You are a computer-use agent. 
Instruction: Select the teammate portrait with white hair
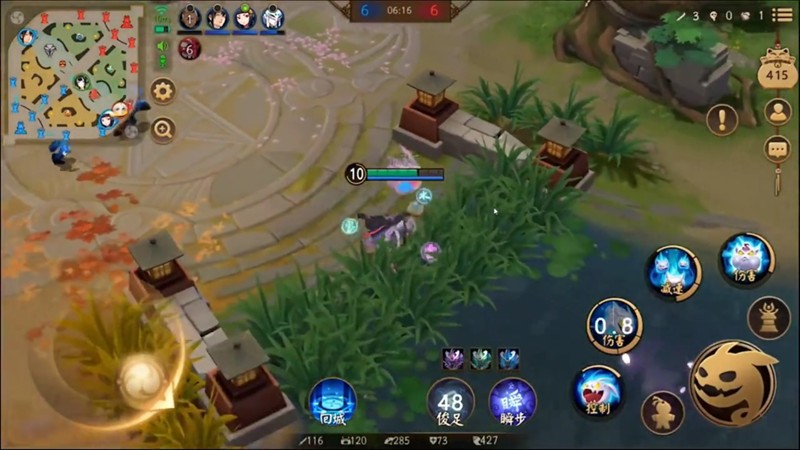[x=272, y=17]
